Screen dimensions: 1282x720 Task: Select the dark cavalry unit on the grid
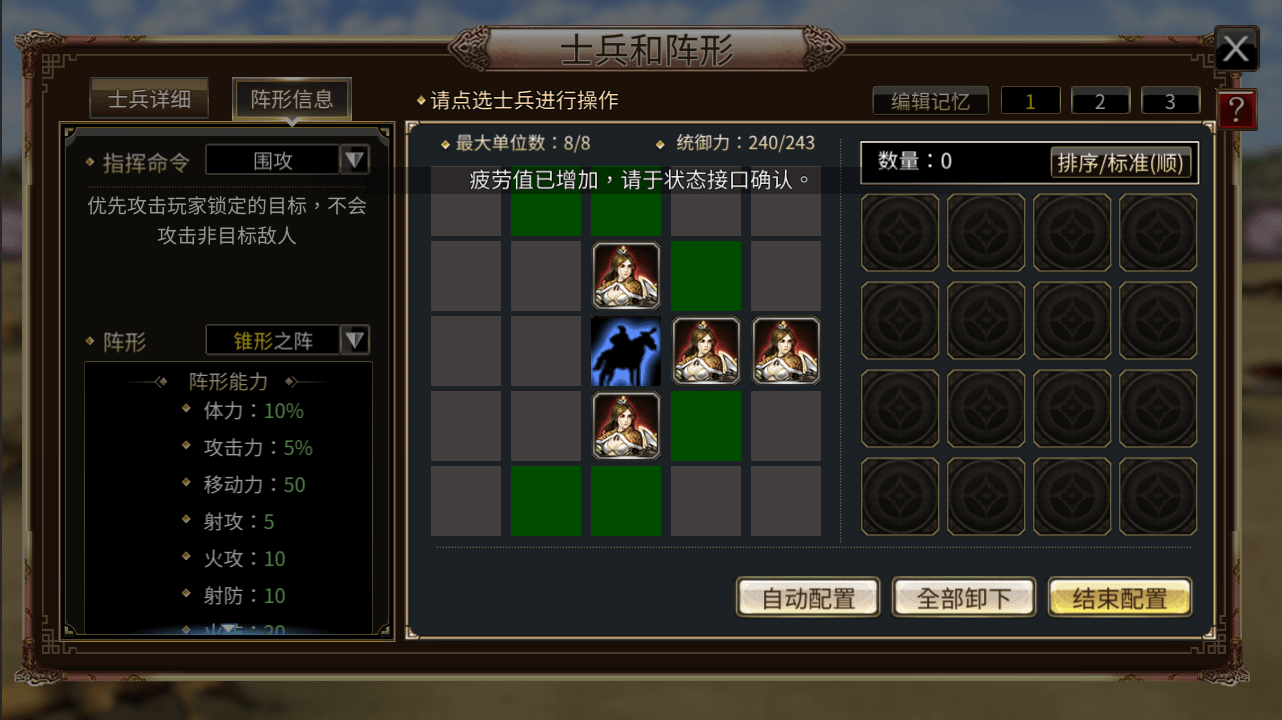pyautogui.click(x=625, y=351)
